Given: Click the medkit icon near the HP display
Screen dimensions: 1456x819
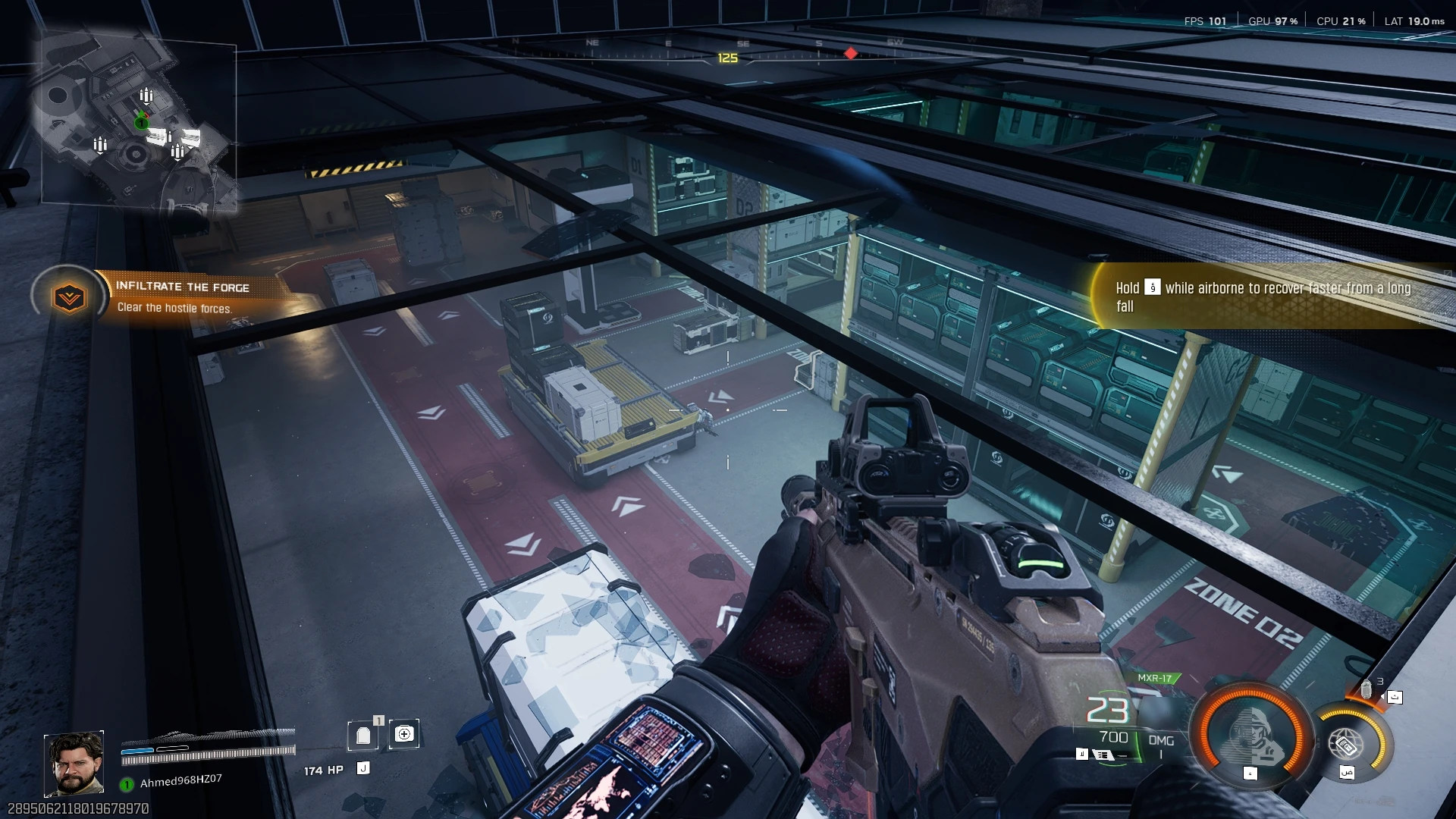Looking at the screenshot, I should 404,734.
